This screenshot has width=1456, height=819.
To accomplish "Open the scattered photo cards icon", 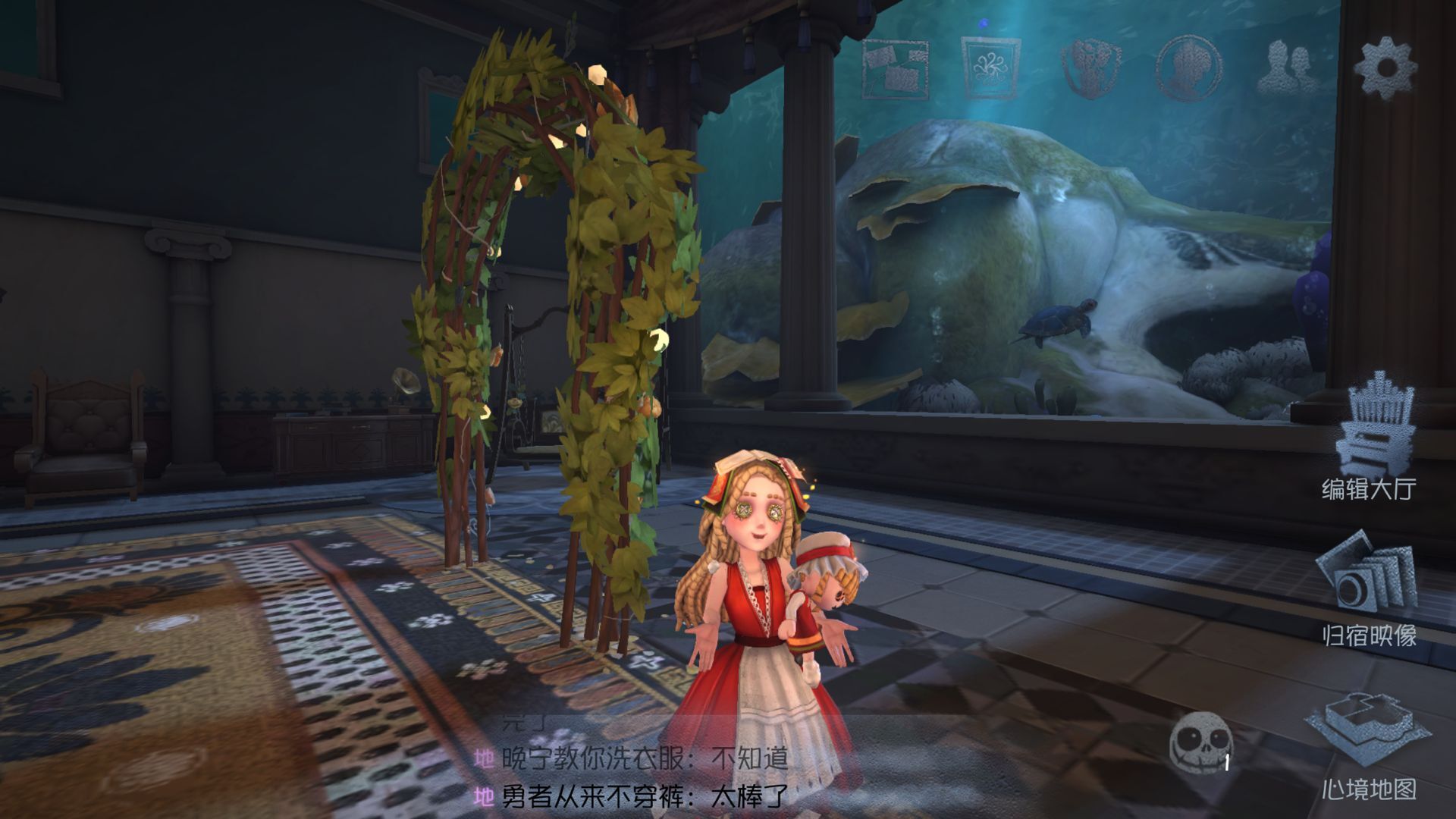I will [x=896, y=68].
